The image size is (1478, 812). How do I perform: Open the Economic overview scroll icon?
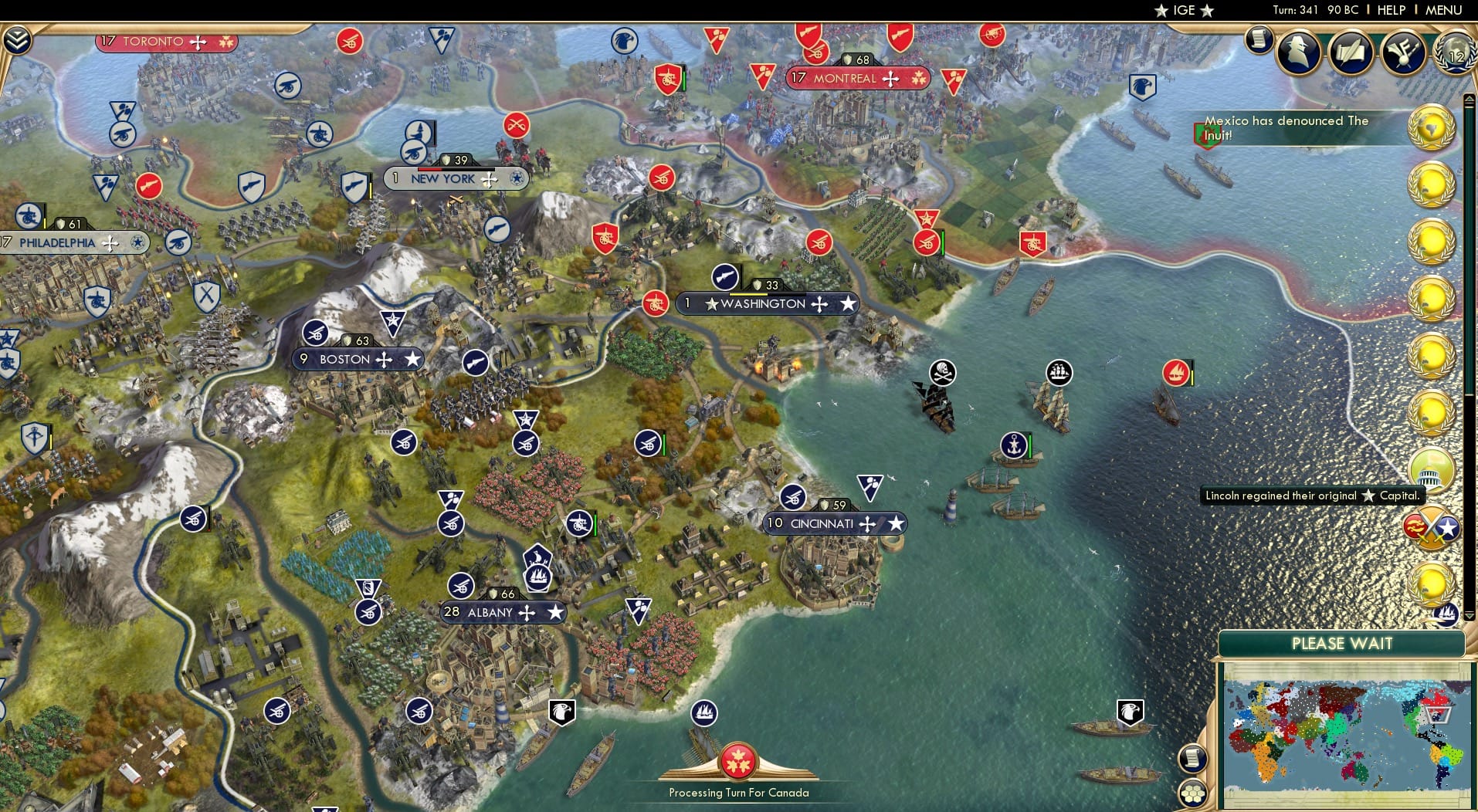(1257, 40)
